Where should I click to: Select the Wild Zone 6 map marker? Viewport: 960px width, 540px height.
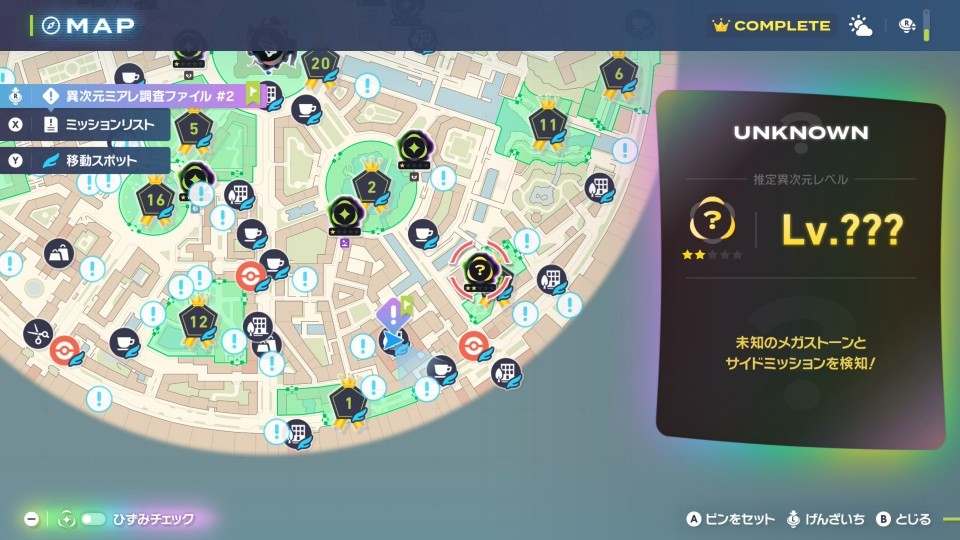point(619,73)
